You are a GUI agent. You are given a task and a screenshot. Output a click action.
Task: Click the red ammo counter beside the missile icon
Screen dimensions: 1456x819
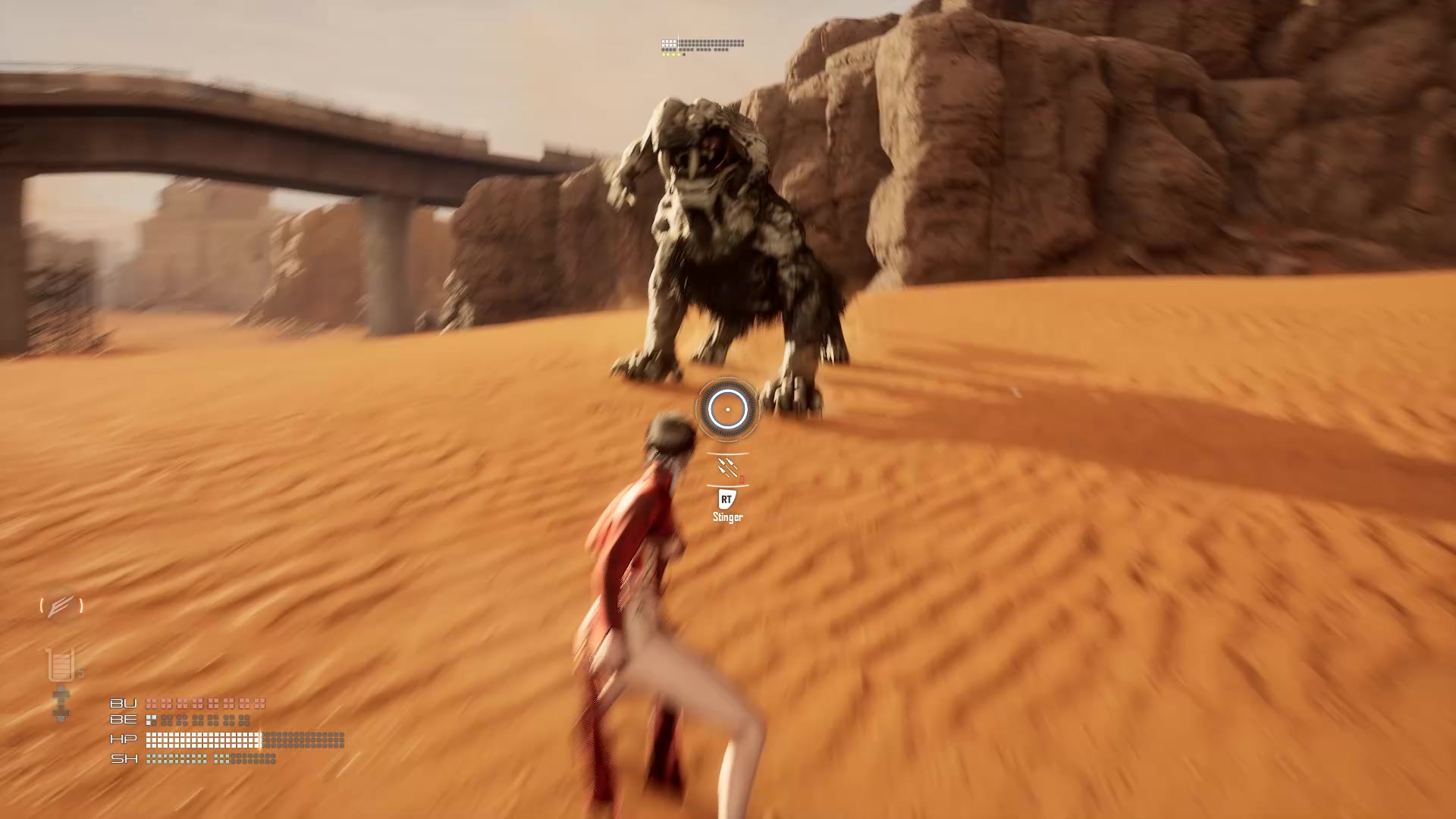point(741,478)
